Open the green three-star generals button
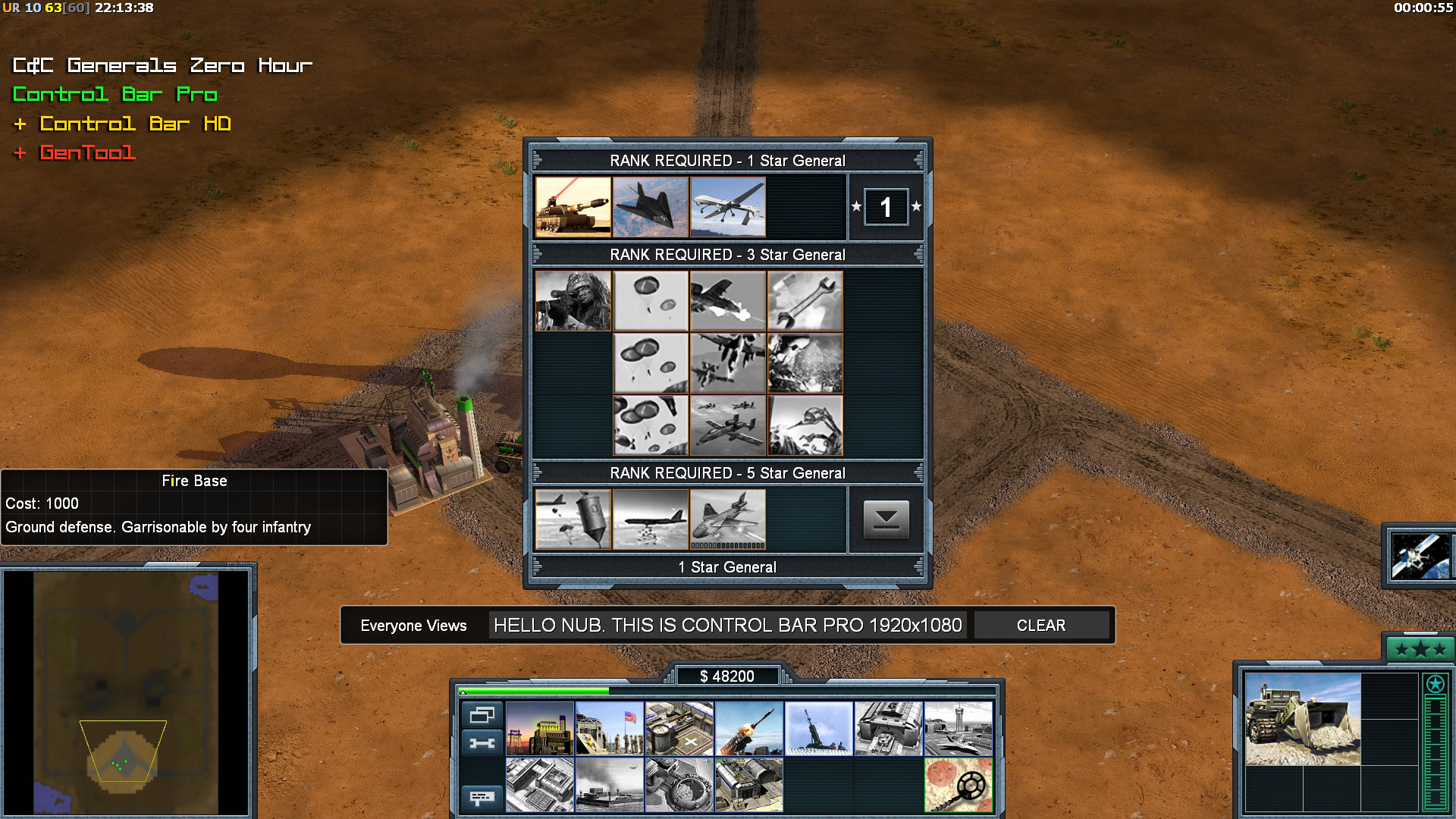This screenshot has height=819, width=1456. pos(1420,650)
